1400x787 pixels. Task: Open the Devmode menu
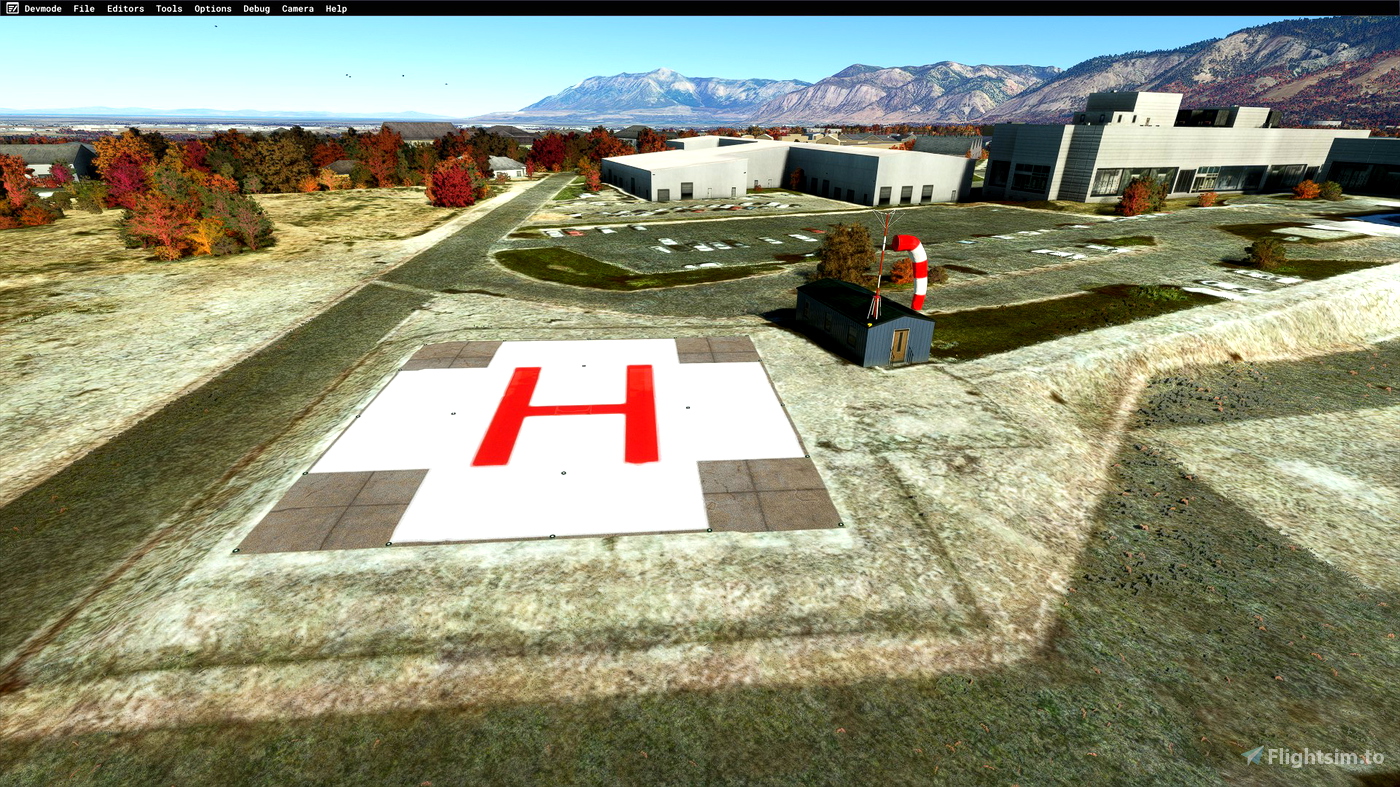pyautogui.click(x=43, y=8)
